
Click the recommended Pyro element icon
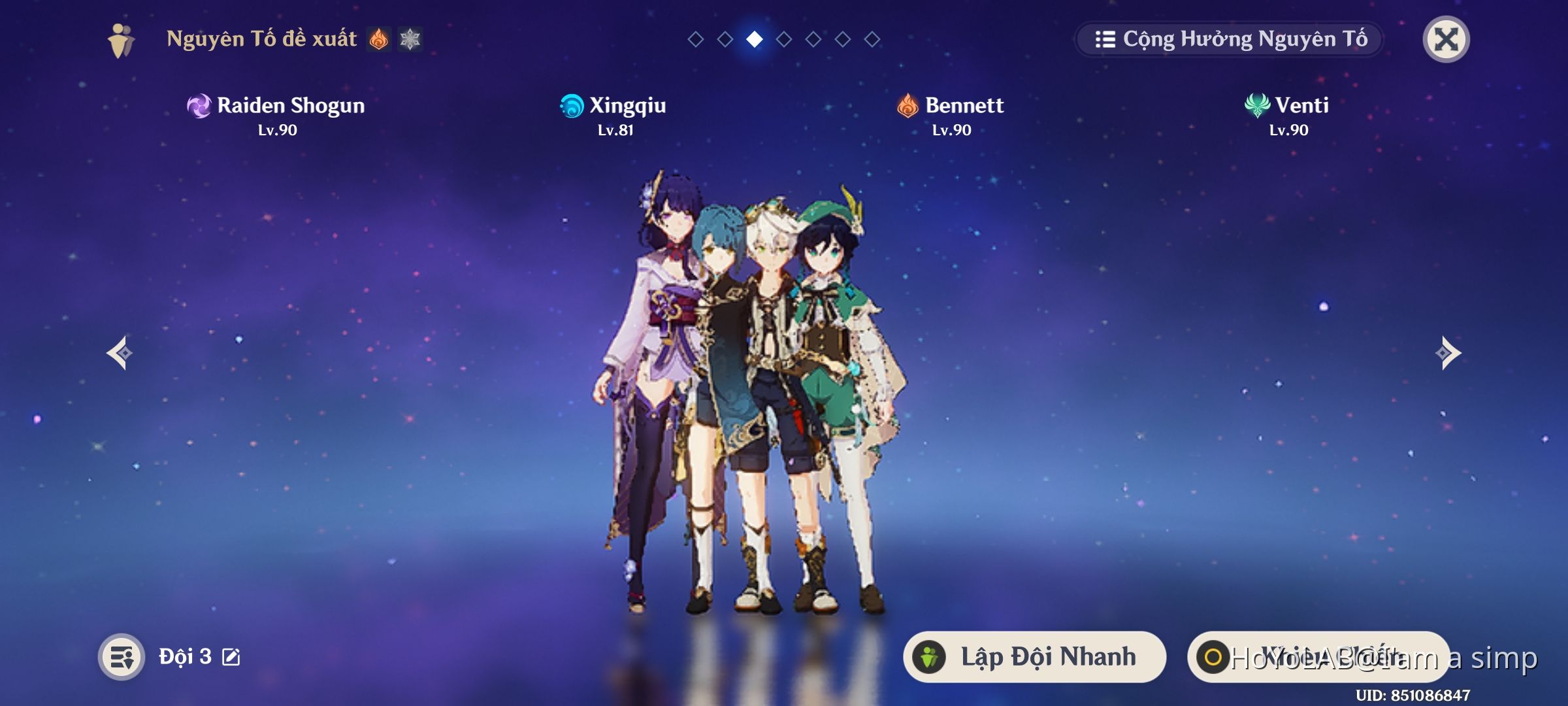point(379,39)
